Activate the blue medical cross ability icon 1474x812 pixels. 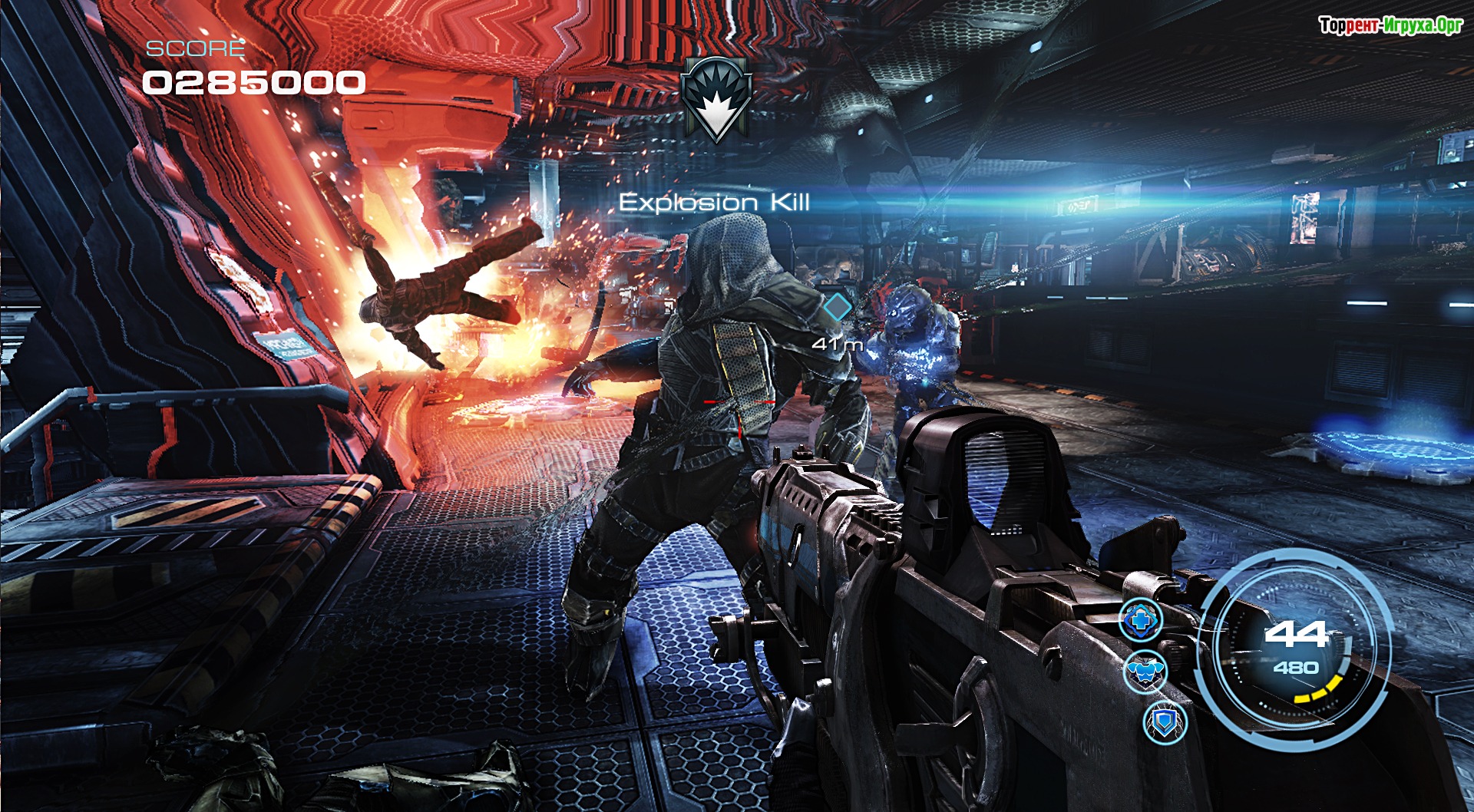click(x=1141, y=619)
